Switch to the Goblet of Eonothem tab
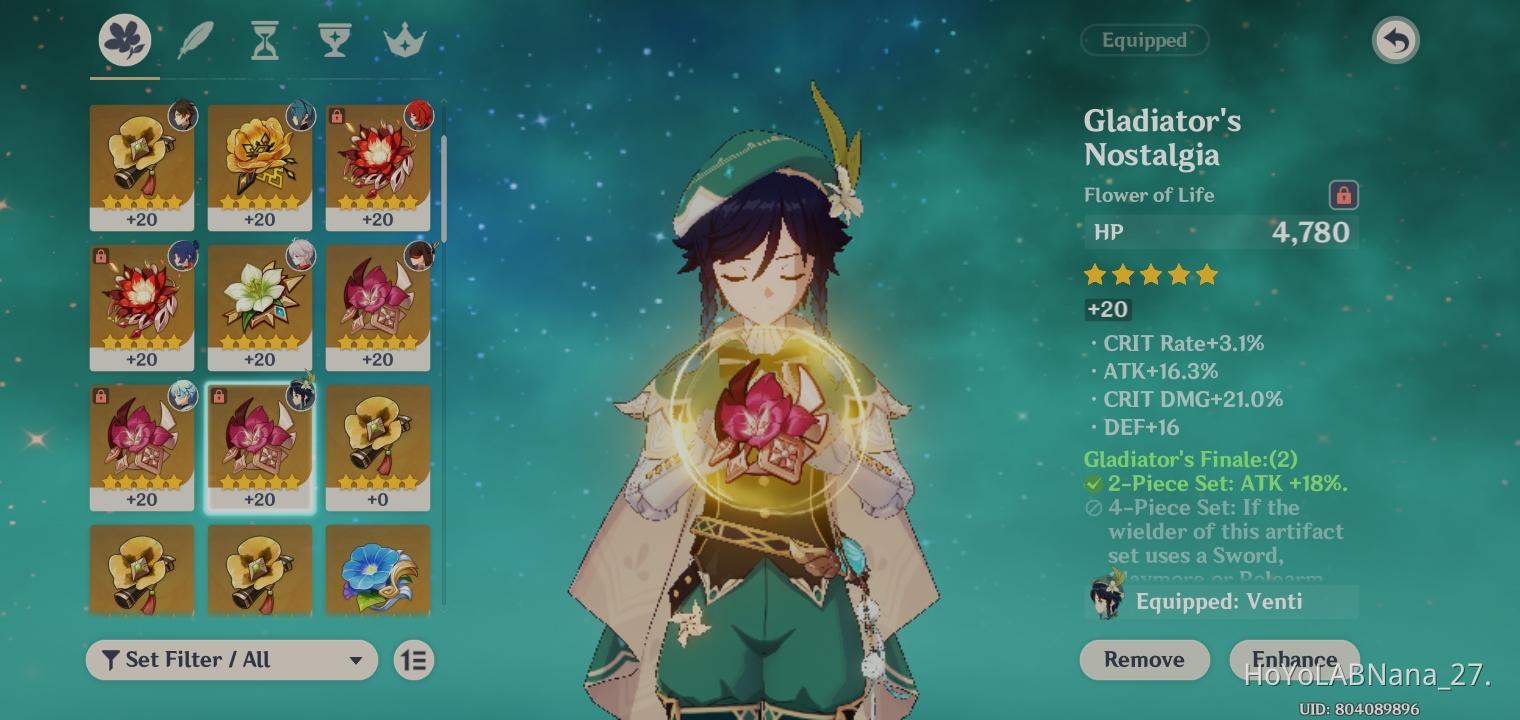The width and height of the screenshot is (1520, 720). (x=334, y=39)
